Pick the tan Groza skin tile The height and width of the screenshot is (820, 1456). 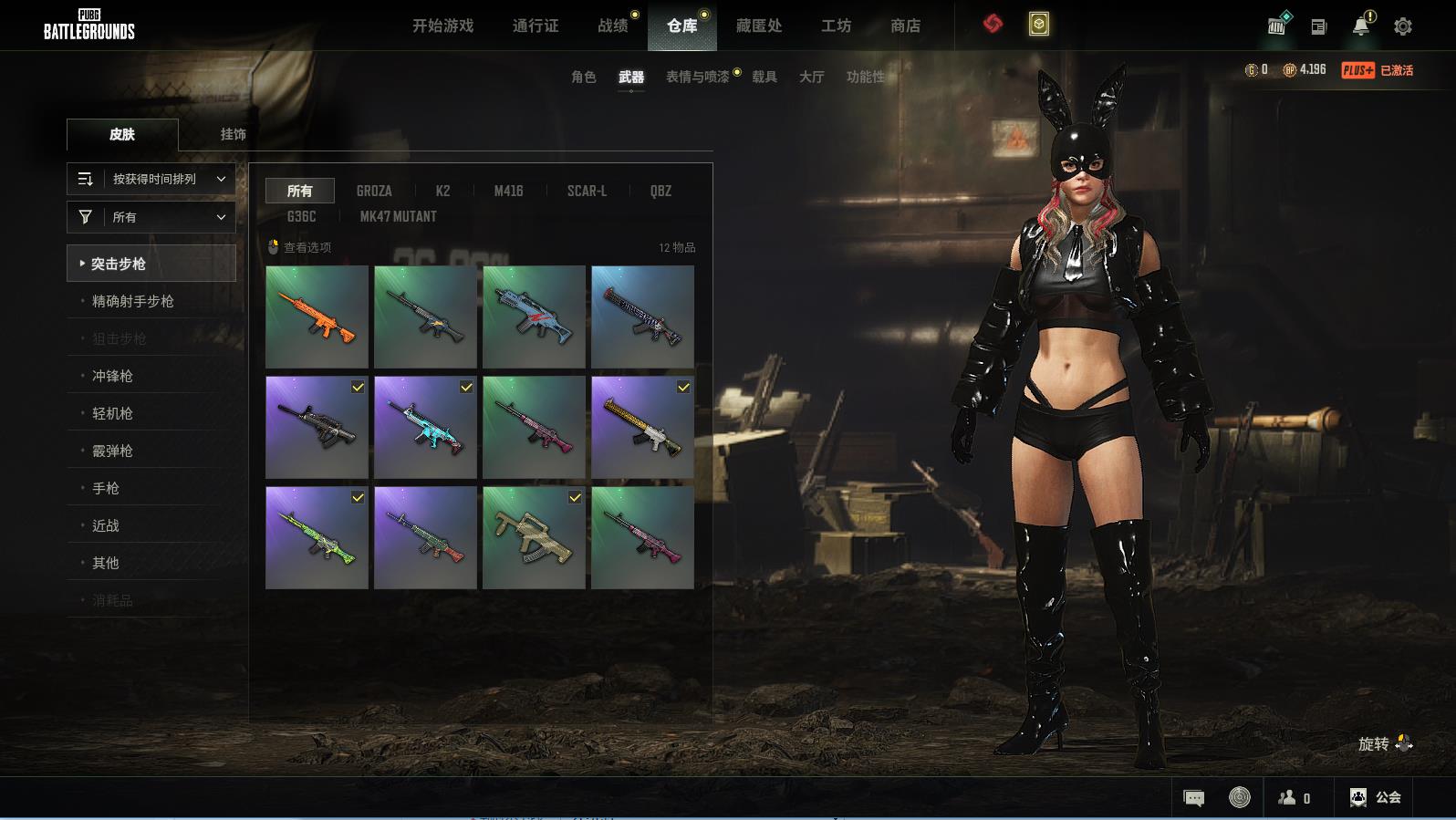pyautogui.click(x=534, y=537)
